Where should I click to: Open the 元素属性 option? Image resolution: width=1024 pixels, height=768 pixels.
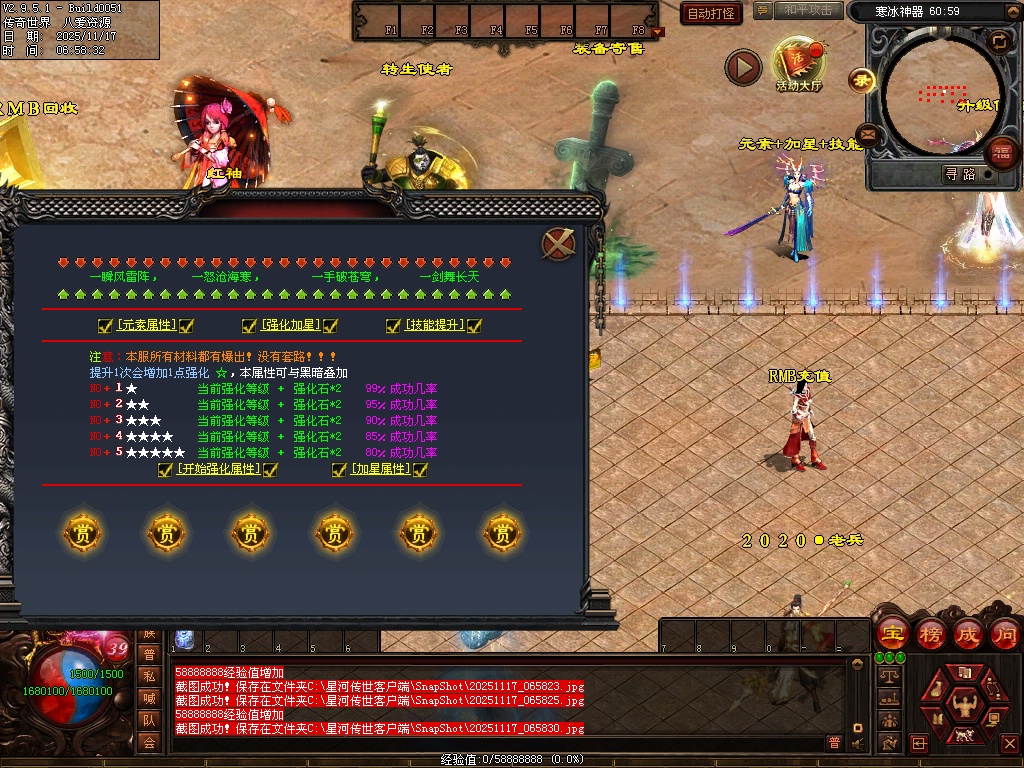pos(145,325)
